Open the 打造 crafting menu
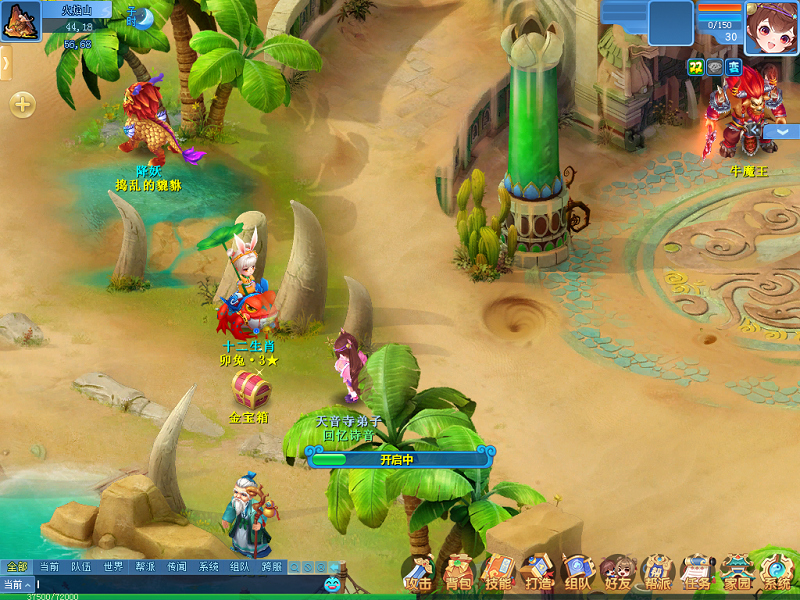 538,573
